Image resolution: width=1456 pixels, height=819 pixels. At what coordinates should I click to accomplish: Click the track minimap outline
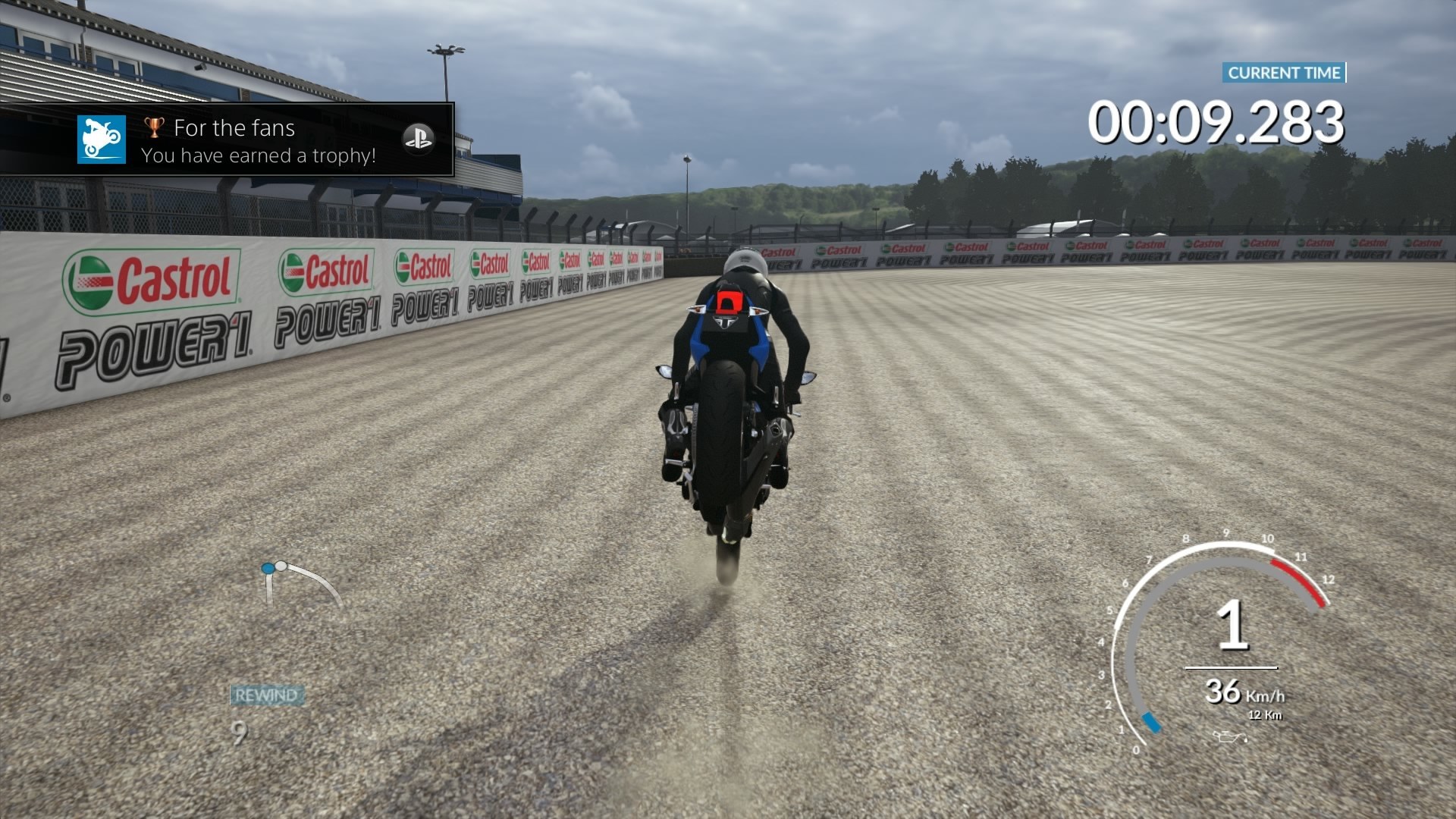tap(302, 583)
